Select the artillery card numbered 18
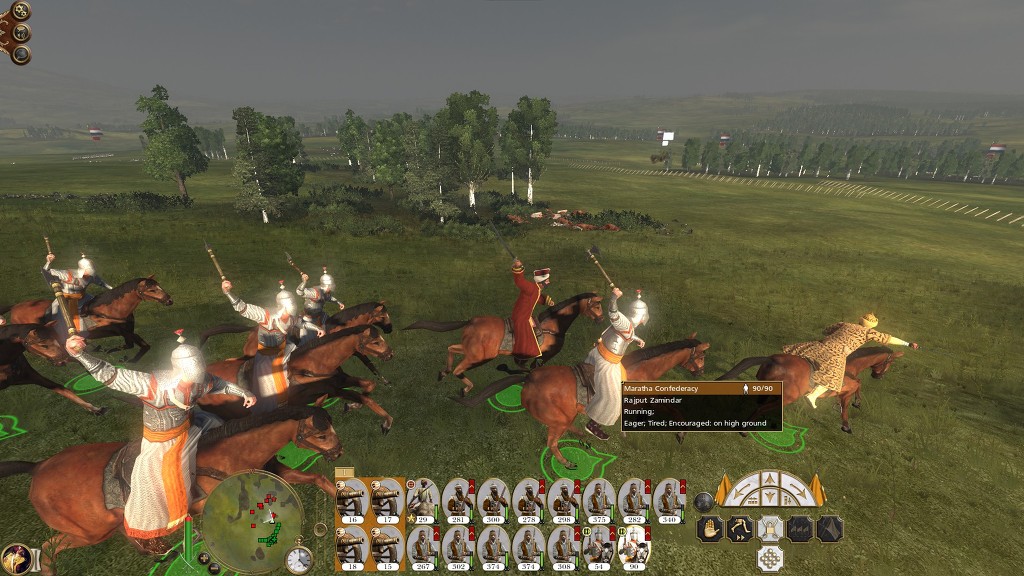1024x576 pixels. 353,545
